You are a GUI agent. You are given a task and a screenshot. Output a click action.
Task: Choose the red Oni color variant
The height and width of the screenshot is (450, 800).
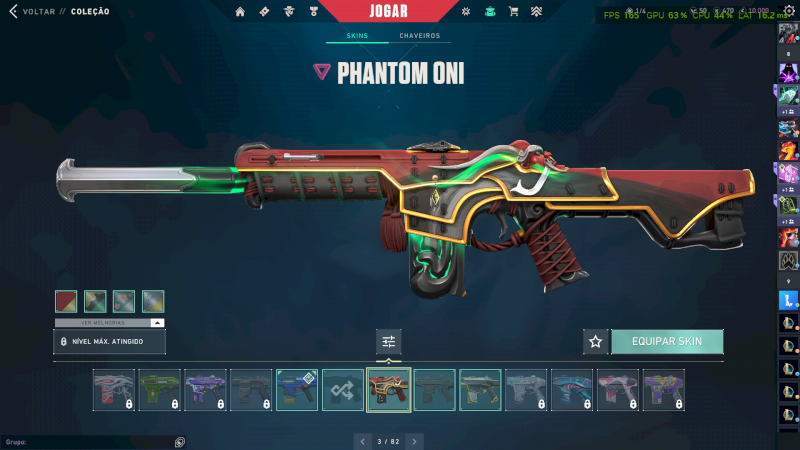[66, 301]
